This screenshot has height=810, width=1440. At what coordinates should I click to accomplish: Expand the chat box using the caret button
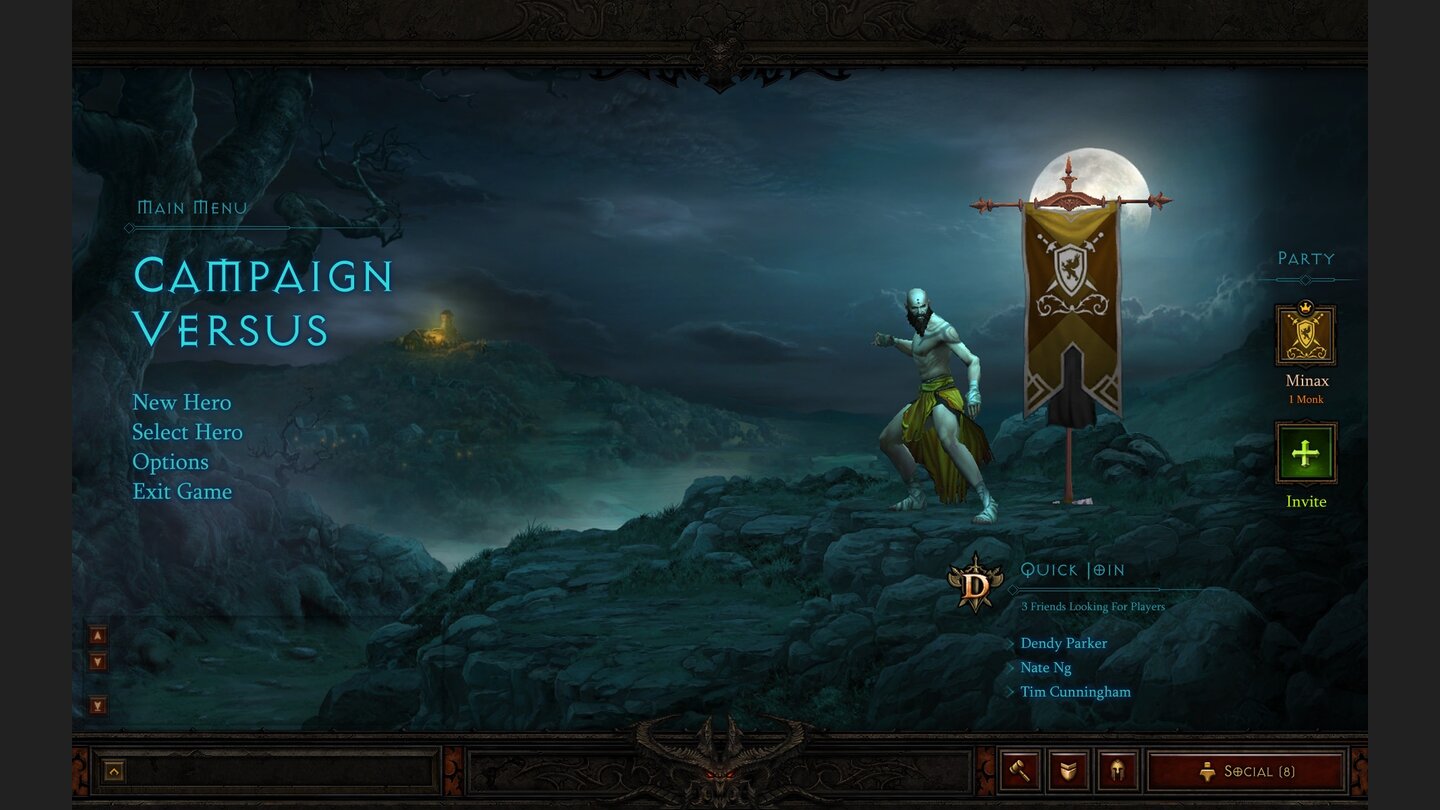(114, 770)
